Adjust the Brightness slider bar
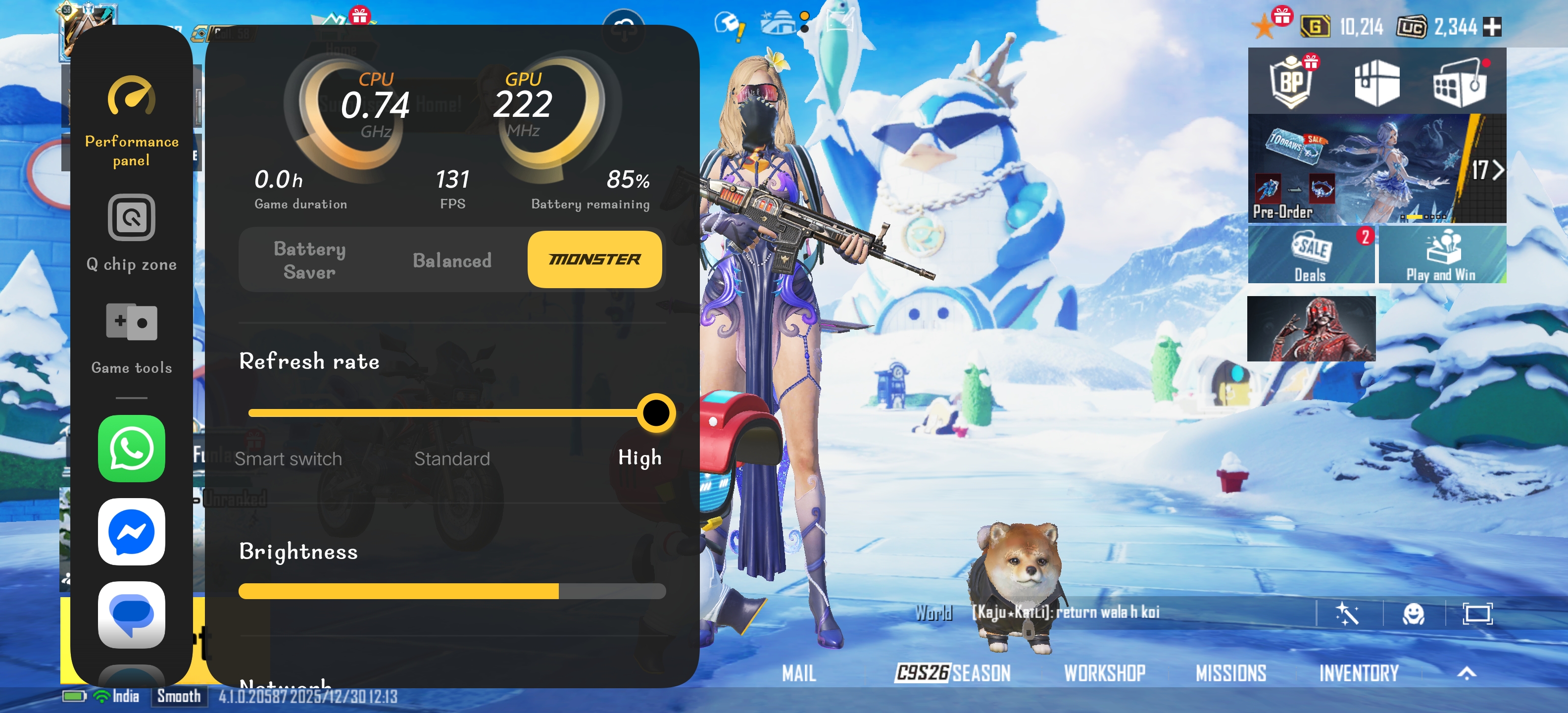Screen dimensions: 1568x713 (x=452, y=591)
